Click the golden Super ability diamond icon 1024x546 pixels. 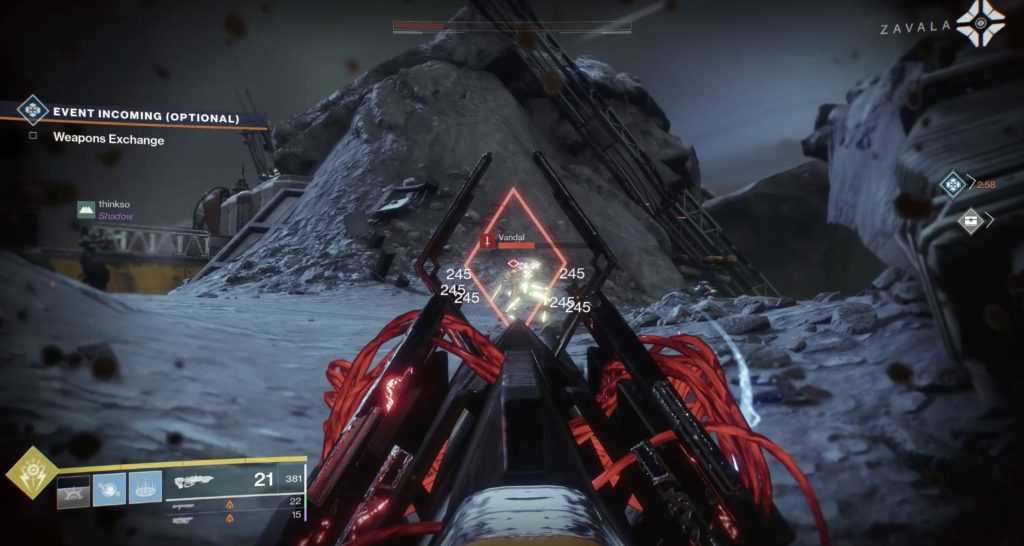(31, 472)
